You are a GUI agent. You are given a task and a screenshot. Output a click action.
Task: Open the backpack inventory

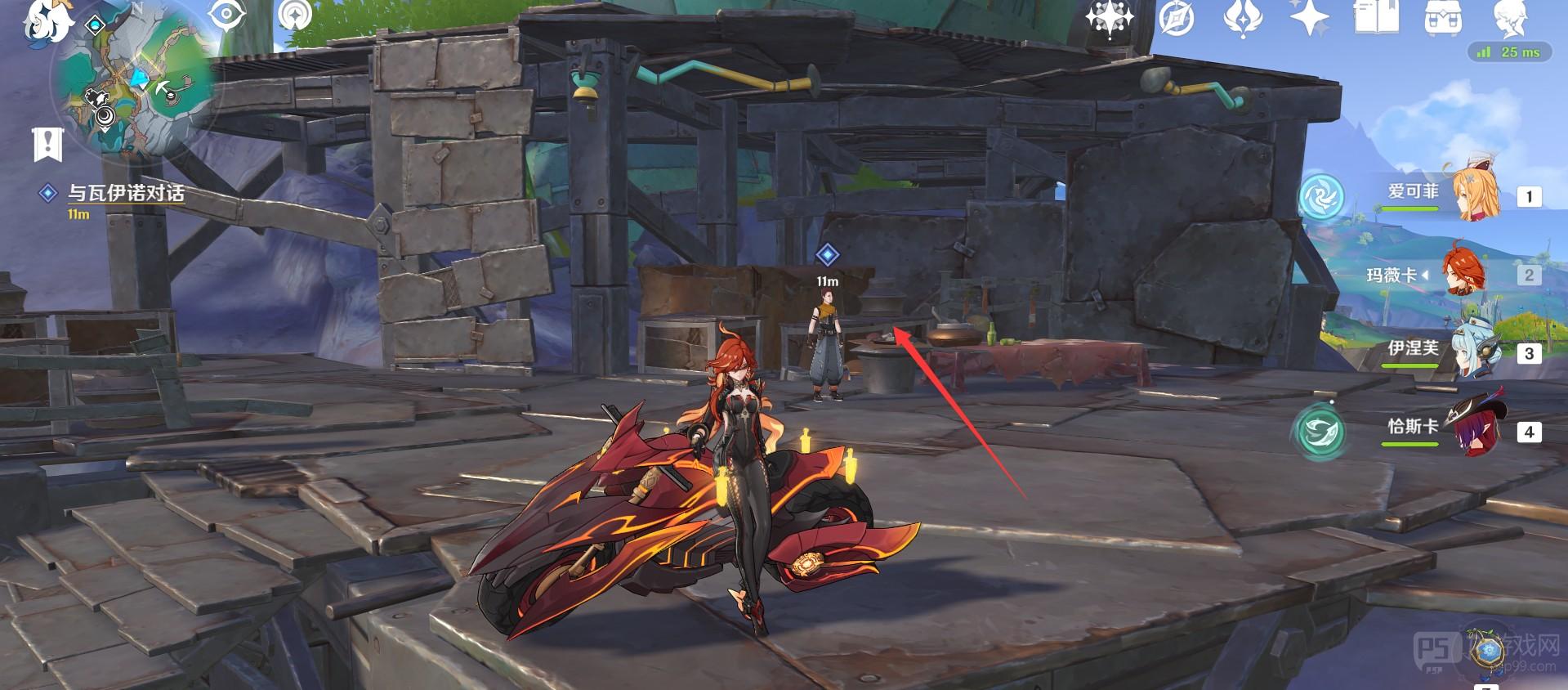pos(1443,16)
